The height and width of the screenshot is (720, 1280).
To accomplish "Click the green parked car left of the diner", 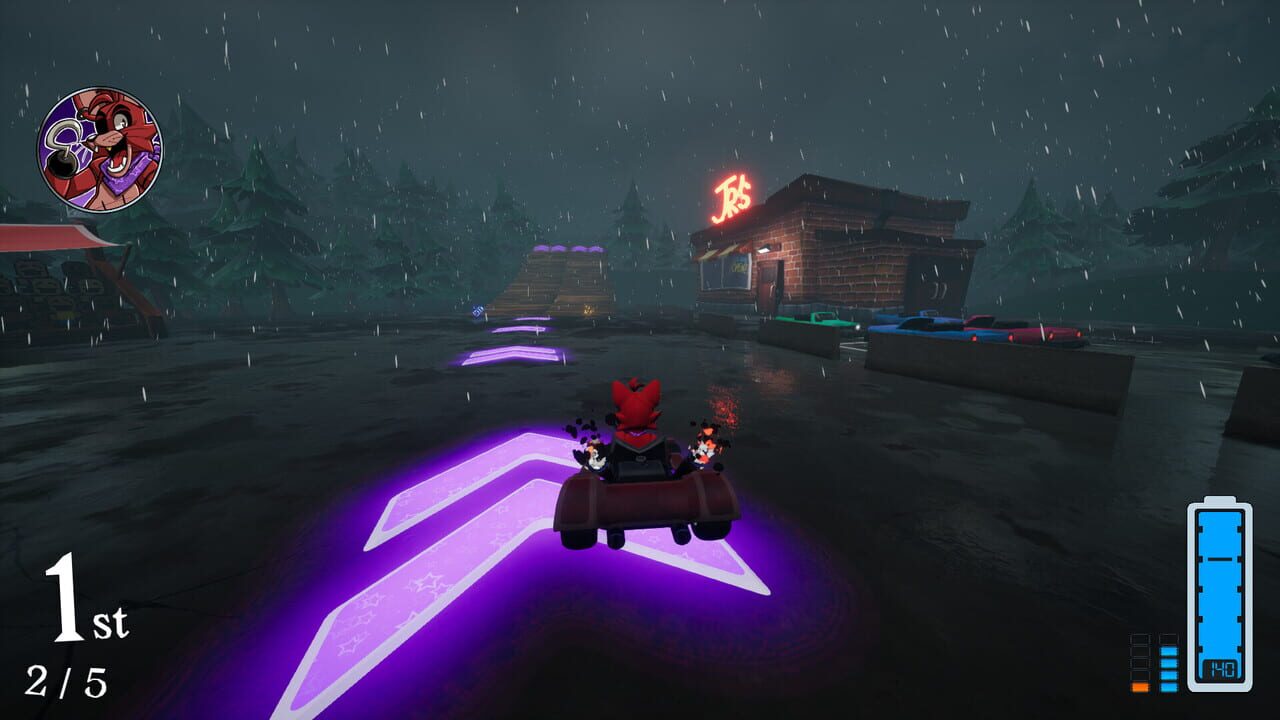I will pyautogui.click(x=824, y=320).
